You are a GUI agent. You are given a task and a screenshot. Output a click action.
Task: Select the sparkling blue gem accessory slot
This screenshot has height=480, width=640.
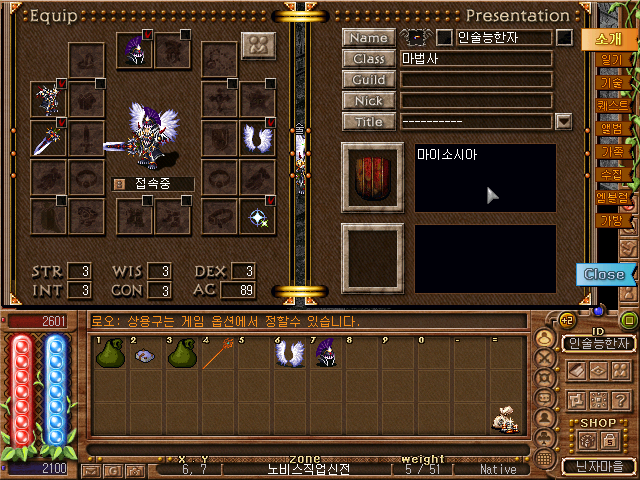pyautogui.click(x=256, y=216)
